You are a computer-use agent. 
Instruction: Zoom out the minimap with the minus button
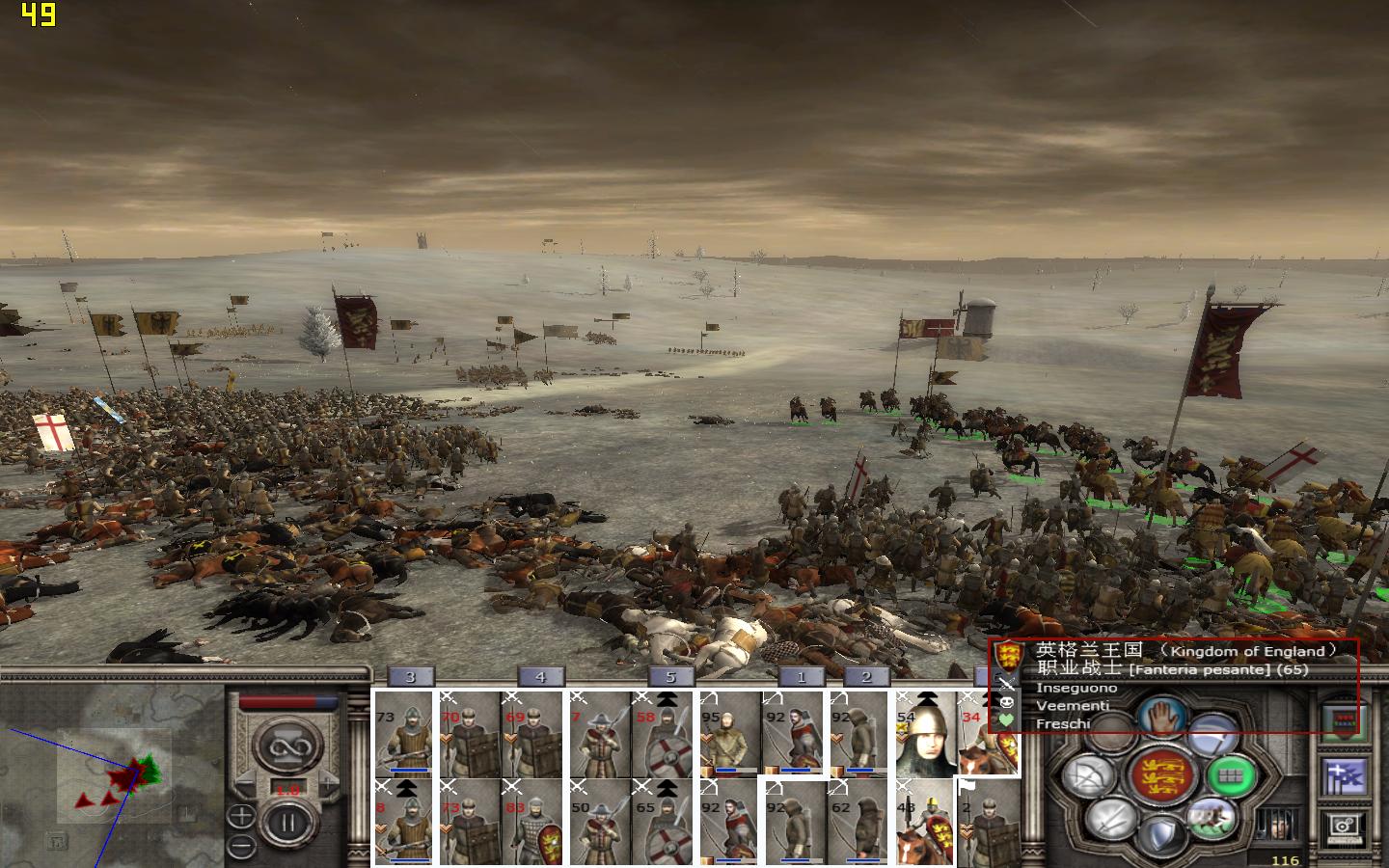[x=241, y=846]
